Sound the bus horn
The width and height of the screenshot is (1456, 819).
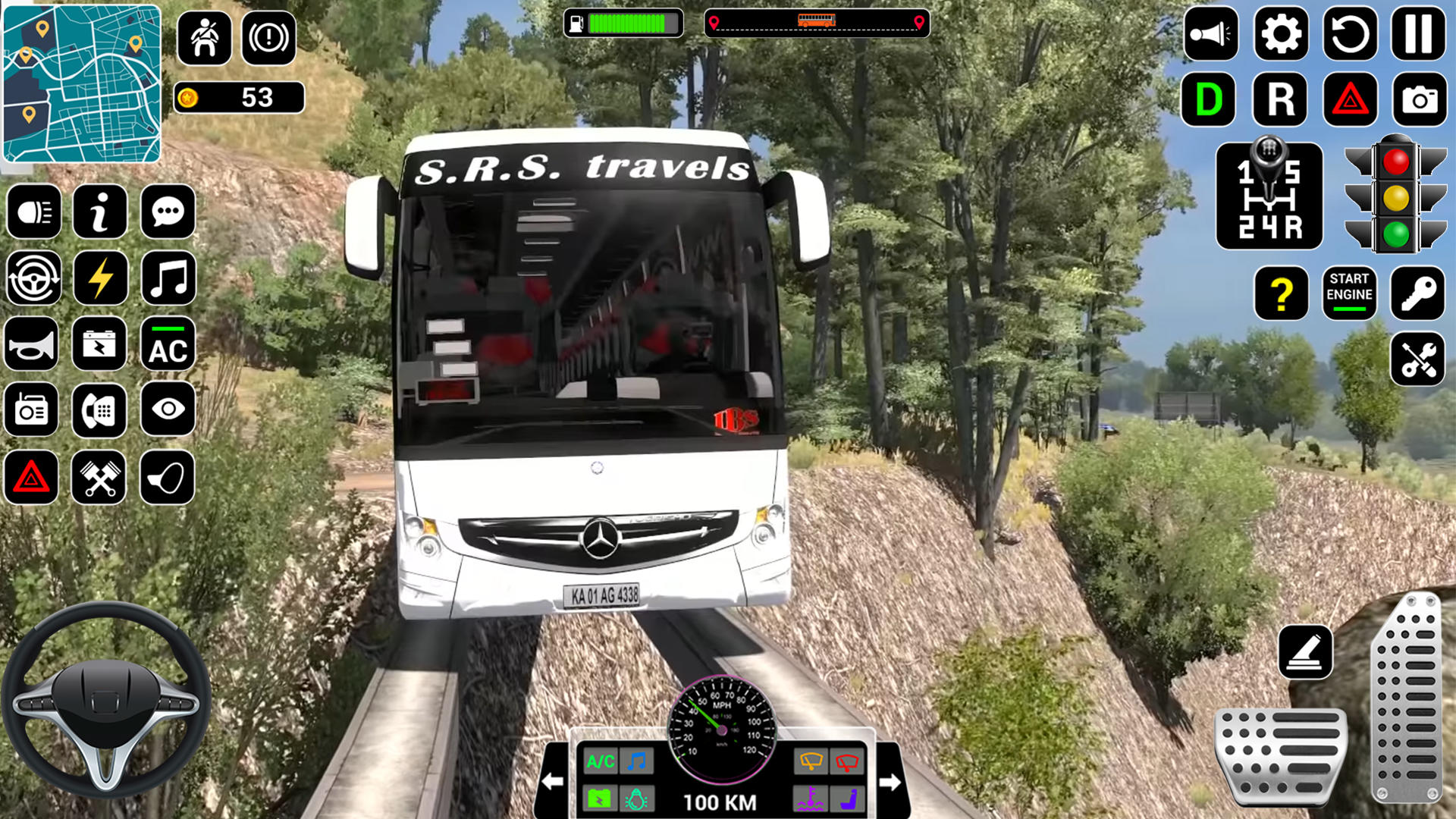[33, 345]
